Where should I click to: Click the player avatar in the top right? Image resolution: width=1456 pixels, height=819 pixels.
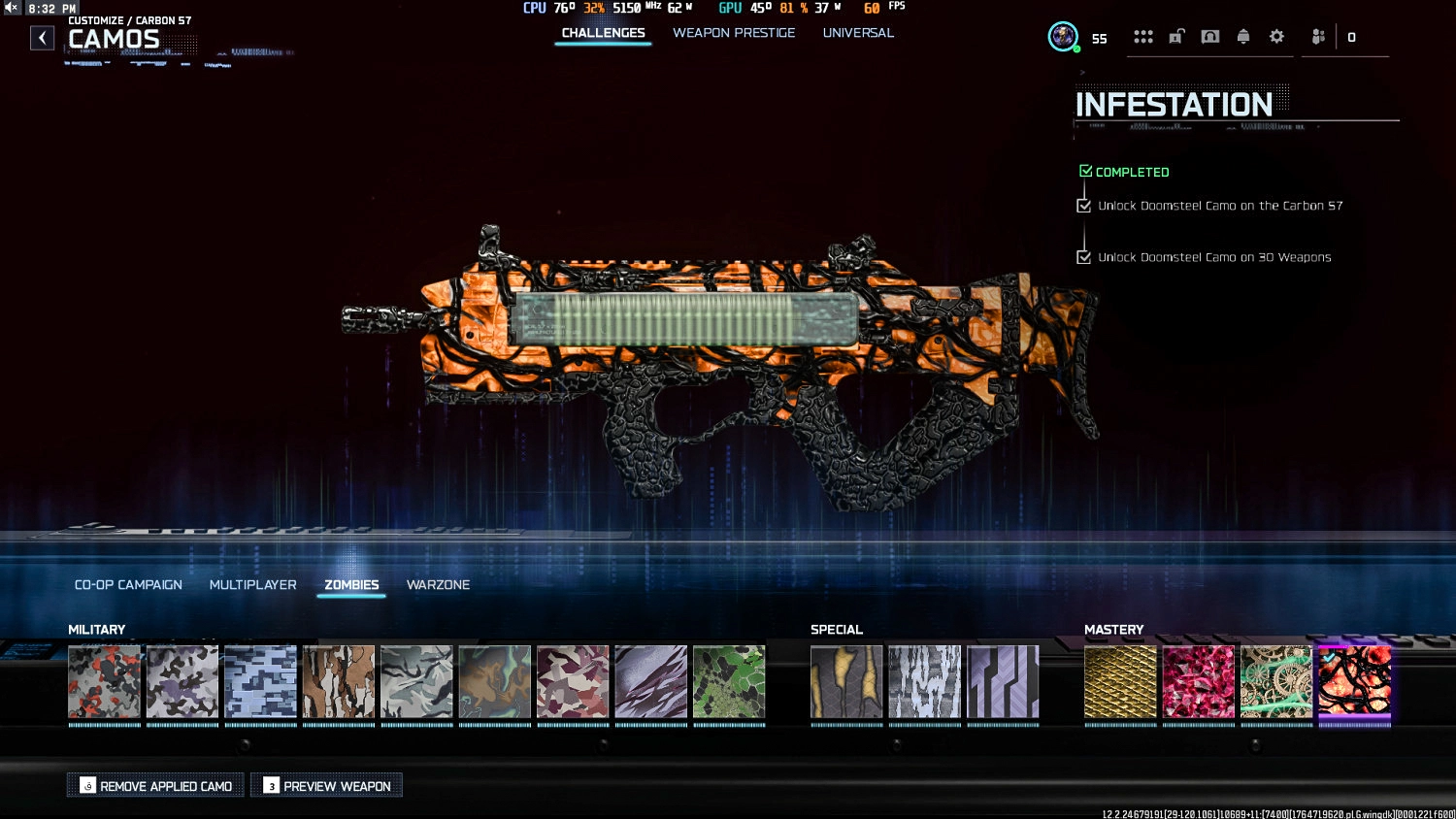(1063, 36)
